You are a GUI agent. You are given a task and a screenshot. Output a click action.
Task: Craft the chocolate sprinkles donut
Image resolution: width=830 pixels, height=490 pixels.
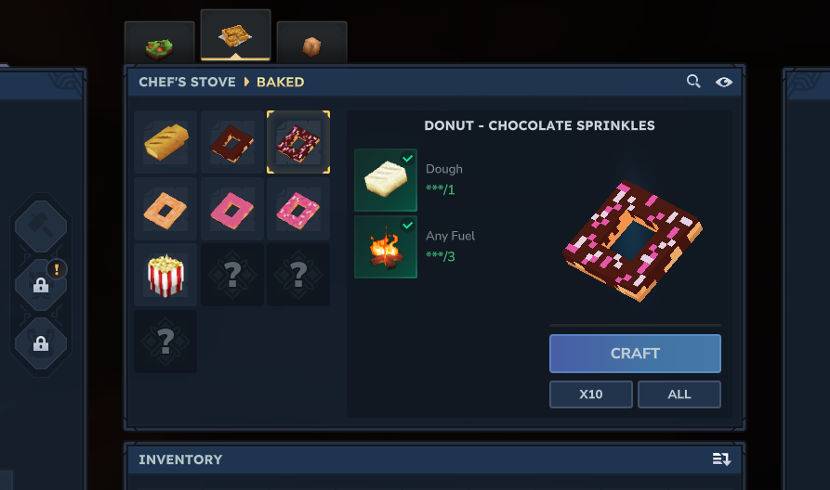point(634,353)
